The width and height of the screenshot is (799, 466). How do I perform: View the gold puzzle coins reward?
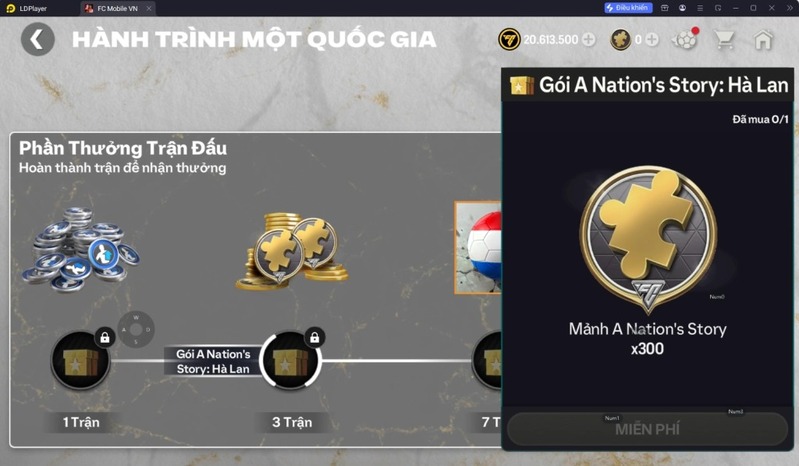[x=292, y=252]
